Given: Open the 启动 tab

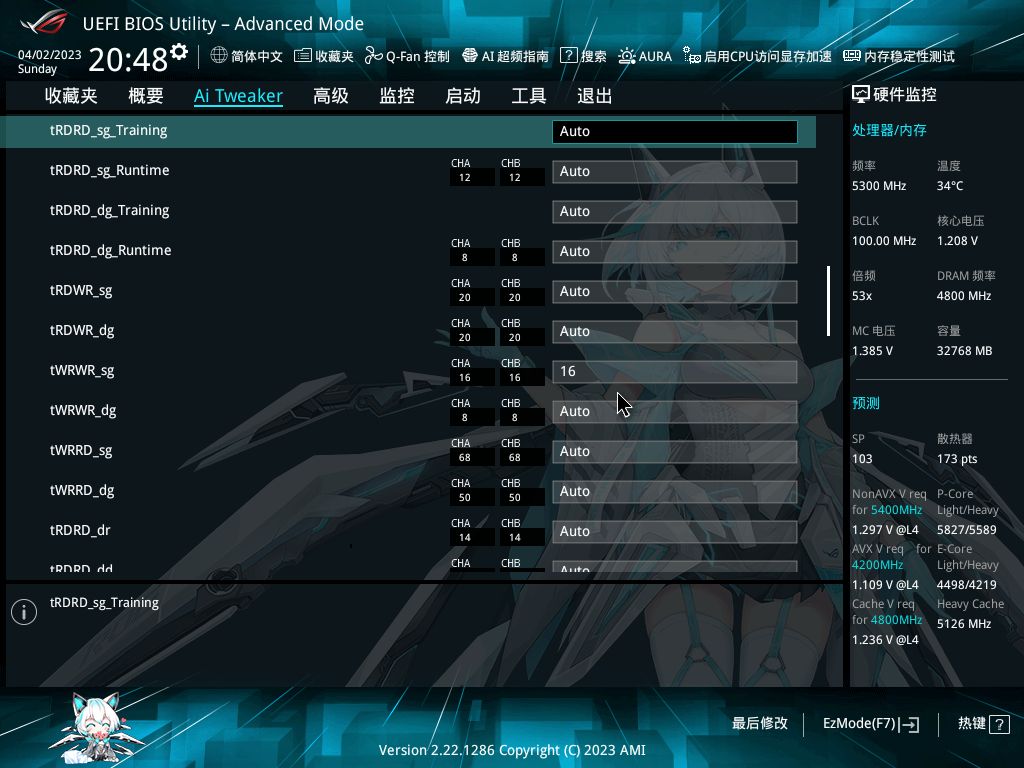Looking at the screenshot, I should click(462, 96).
